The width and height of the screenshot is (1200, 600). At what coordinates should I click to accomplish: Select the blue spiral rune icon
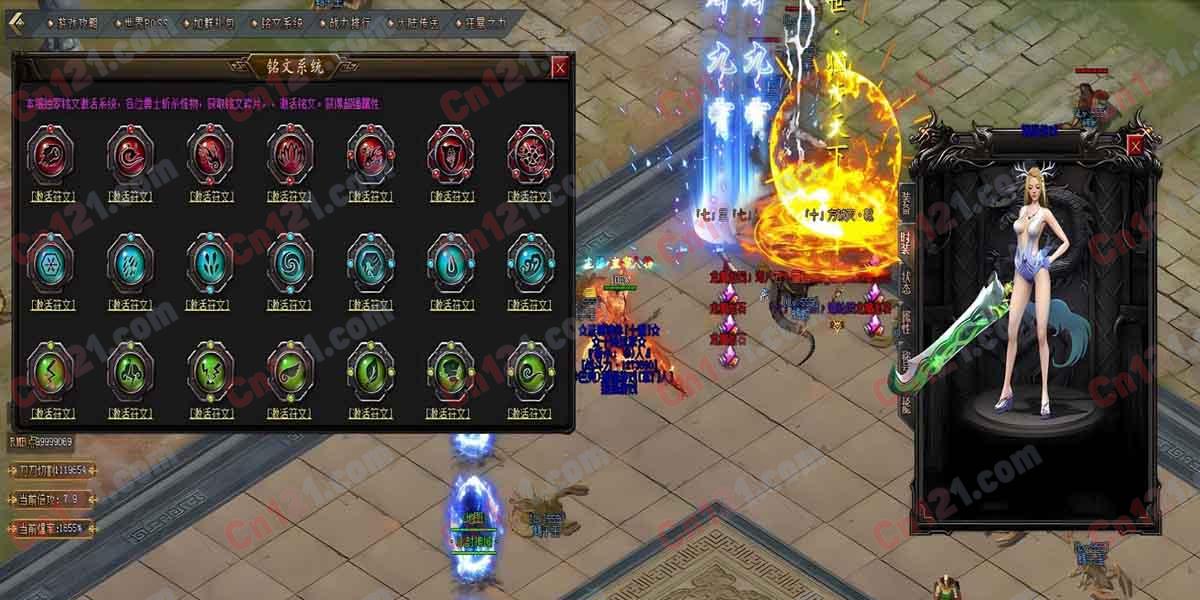pyautogui.click(x=290, y=262)
